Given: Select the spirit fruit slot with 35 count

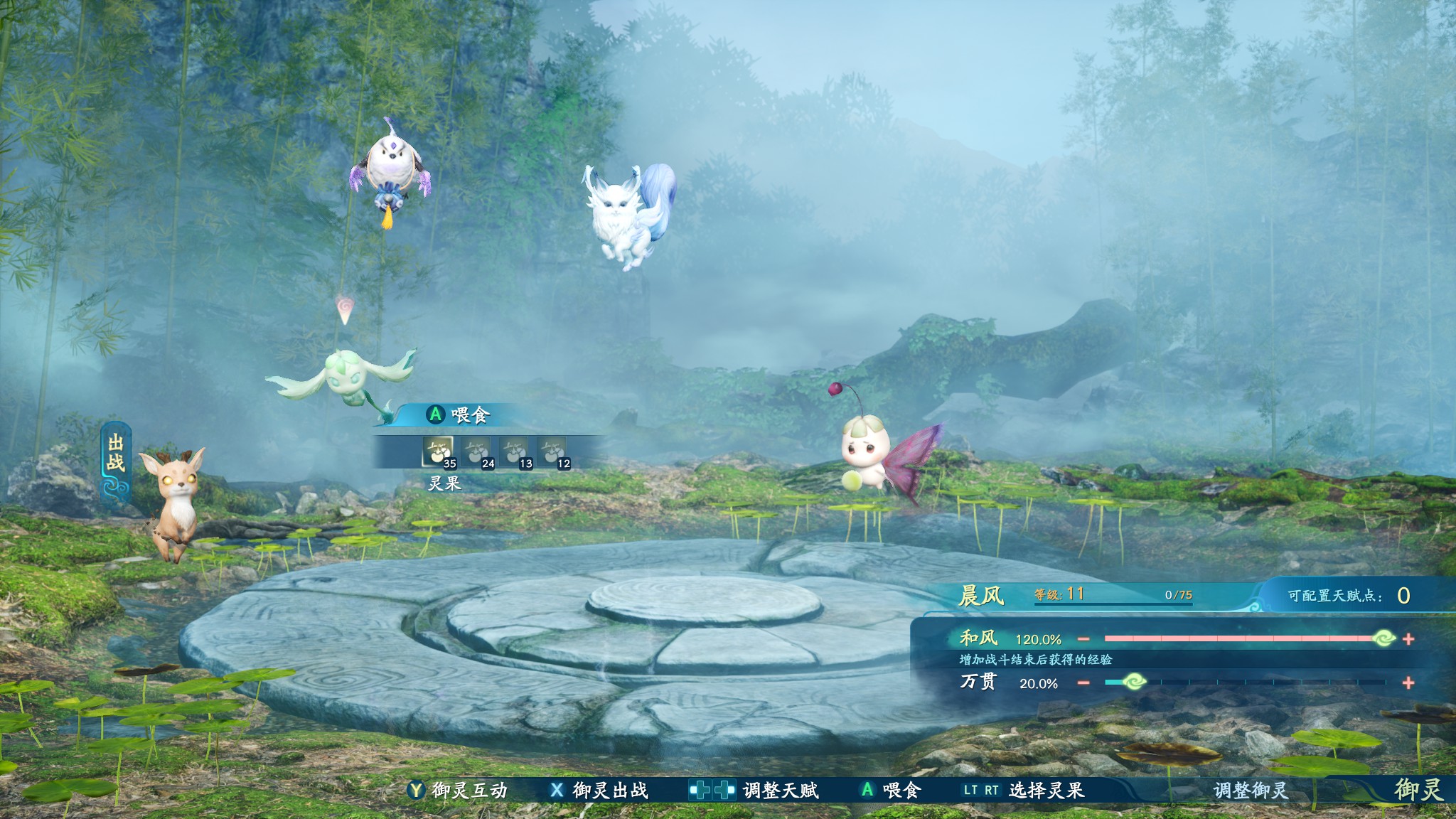Looking at the screenshot, I should (x=438, y=451).
